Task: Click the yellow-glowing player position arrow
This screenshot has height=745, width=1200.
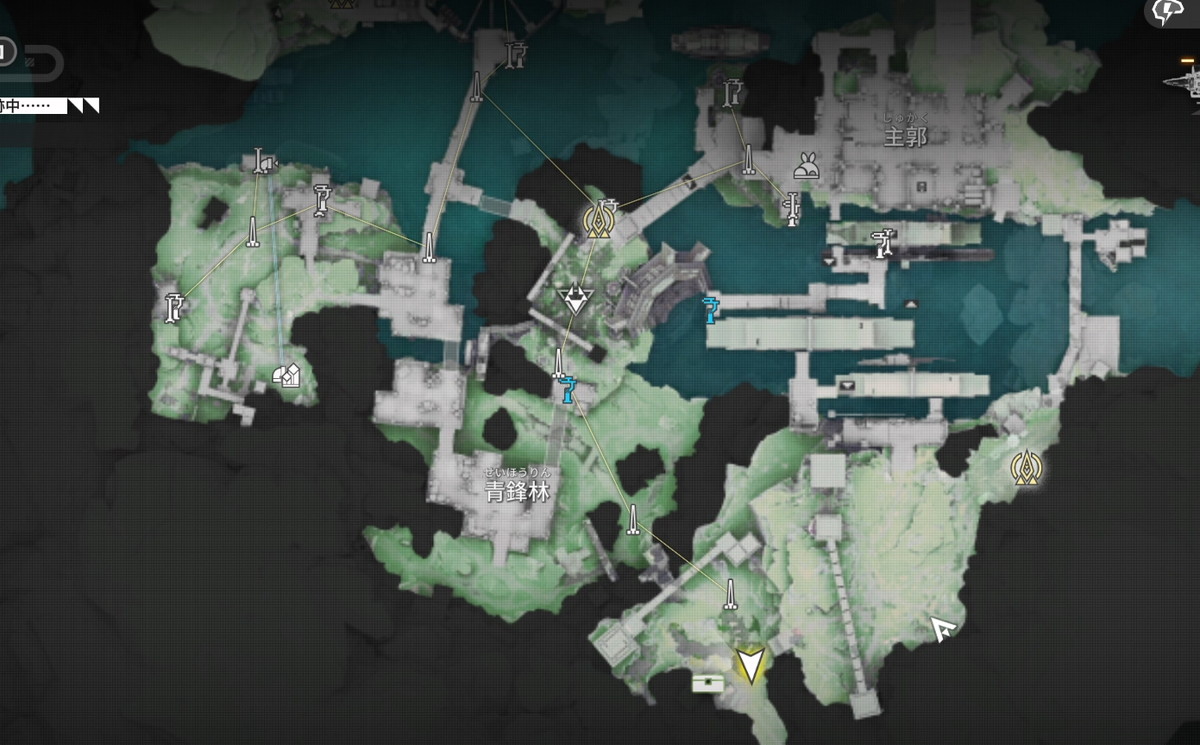Action: pos(749,665)
